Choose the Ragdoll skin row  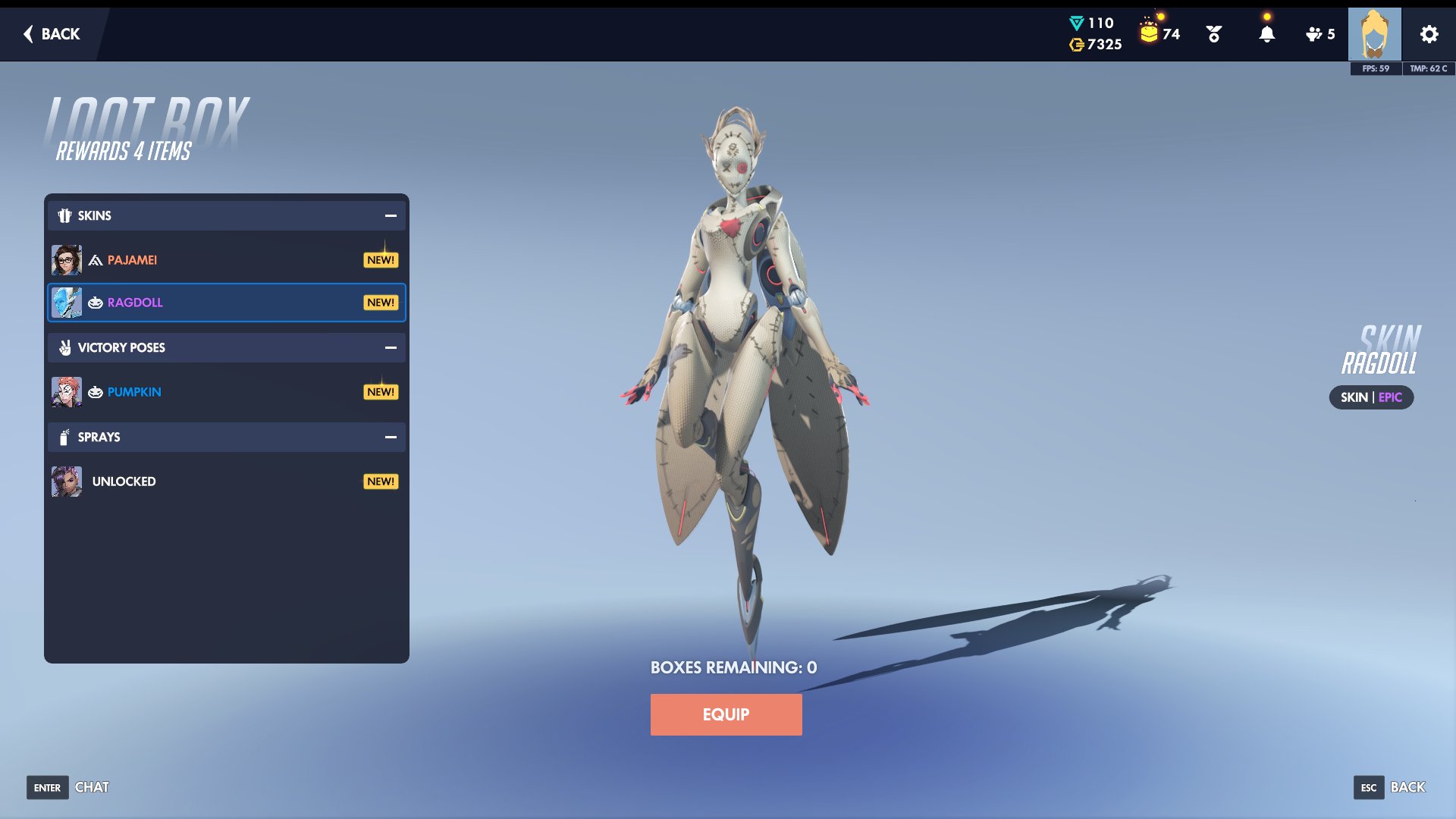(x=226, y=303)
